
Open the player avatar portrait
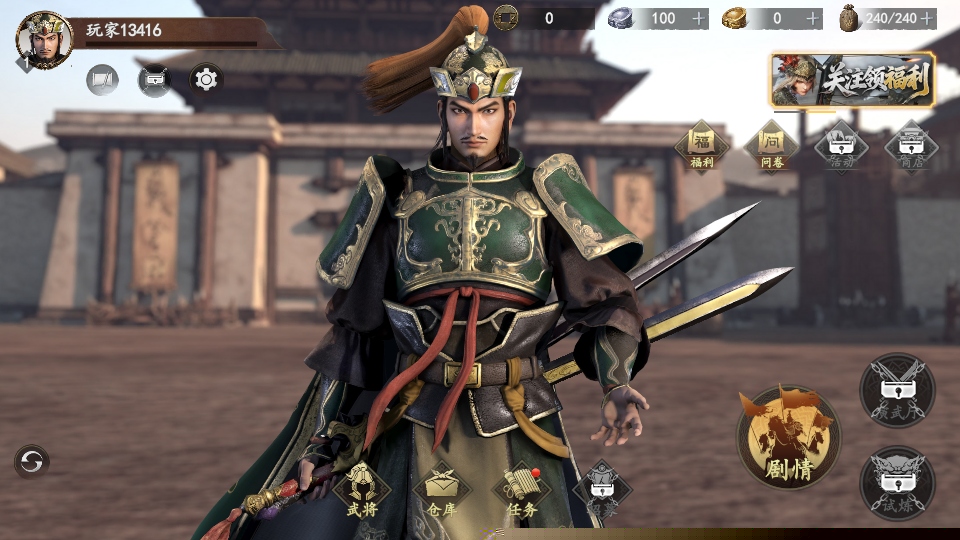[44, 40]
